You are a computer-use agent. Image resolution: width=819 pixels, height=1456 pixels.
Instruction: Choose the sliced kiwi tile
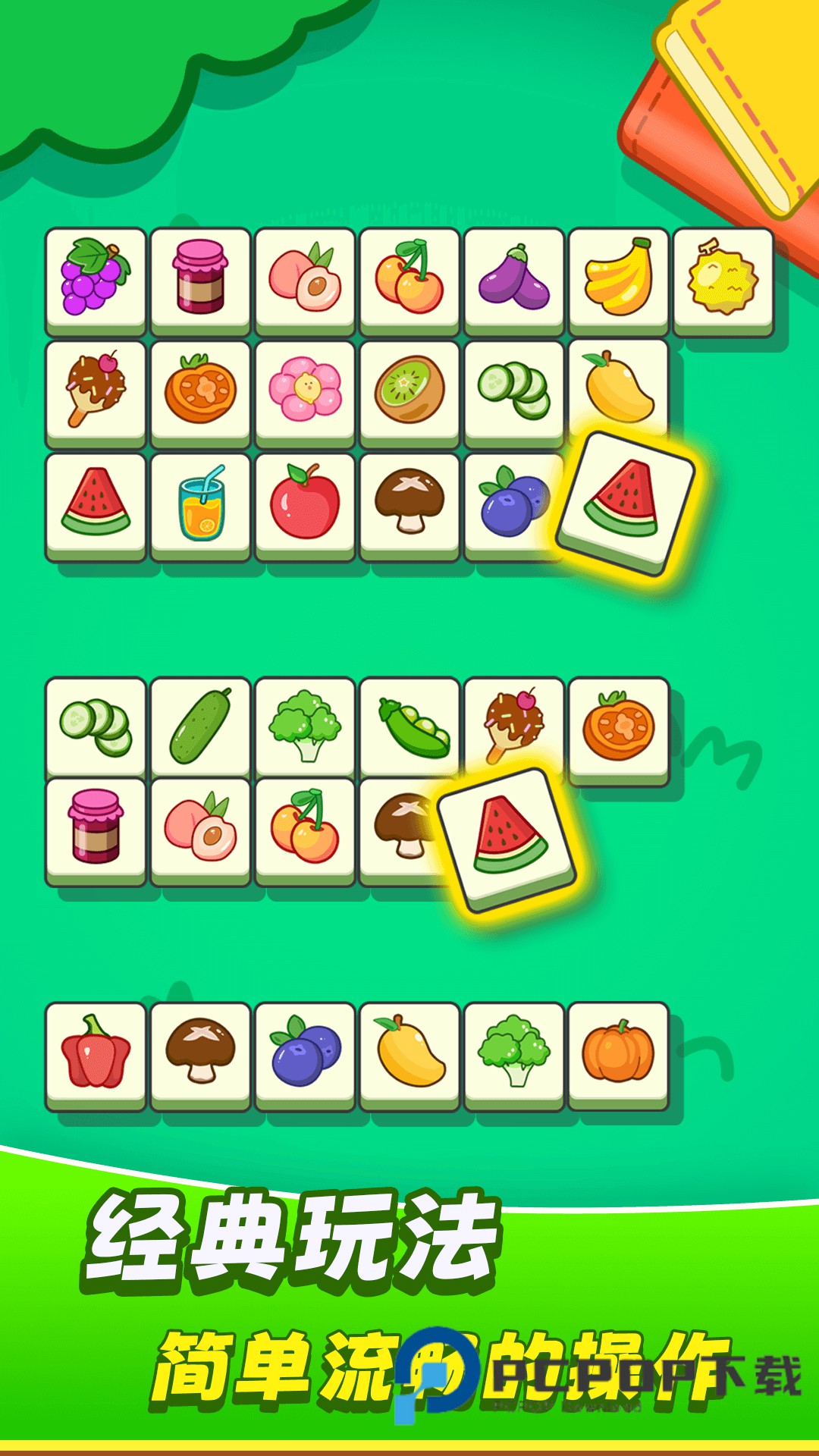click(409, 390)
